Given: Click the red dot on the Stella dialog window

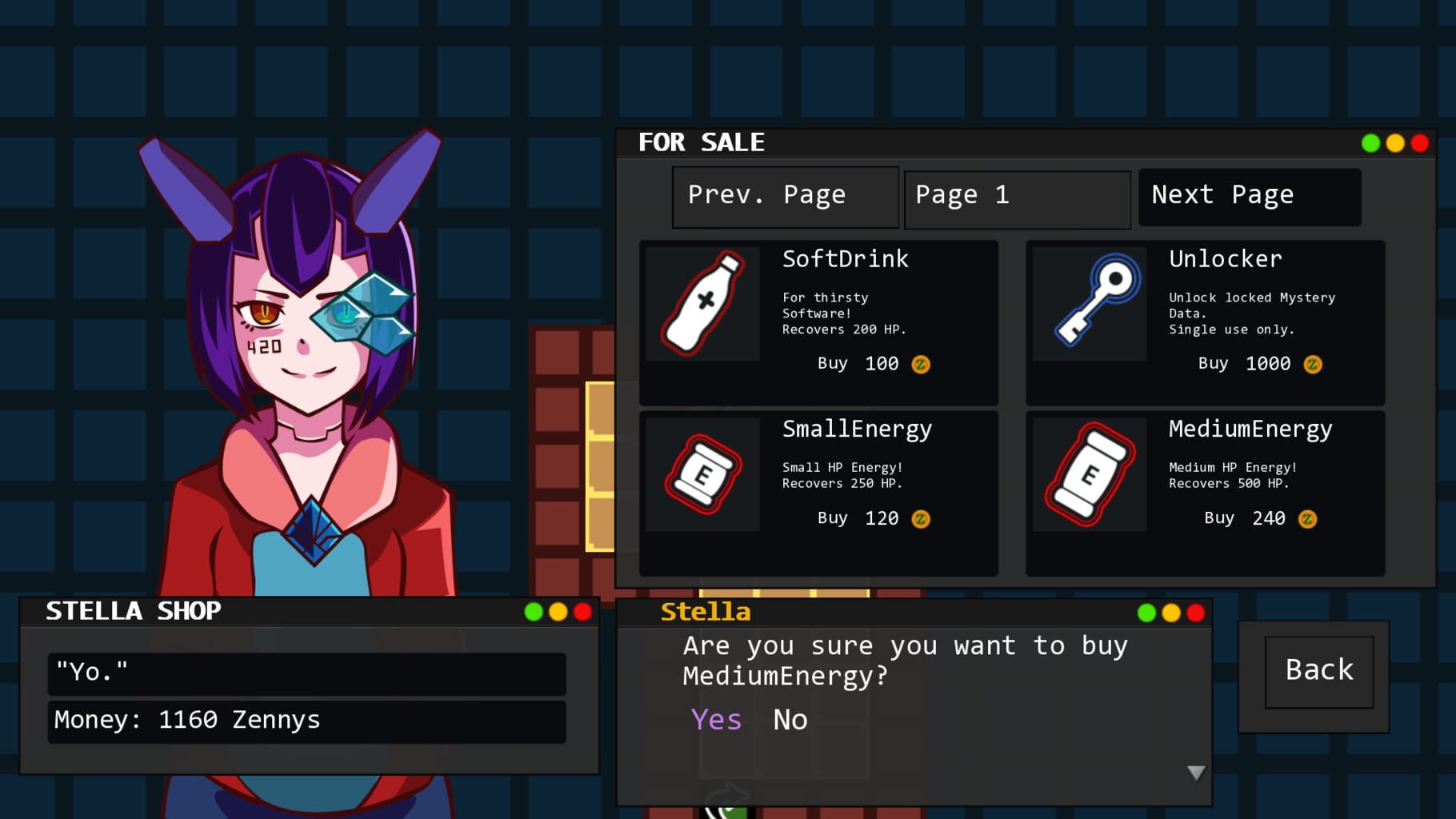Looking at the screenshot, I should 1195,613.
